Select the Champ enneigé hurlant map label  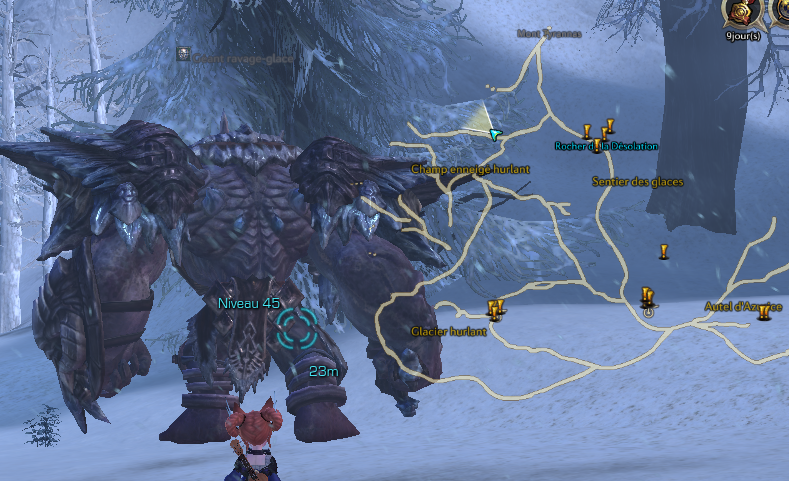pos(470,170)
